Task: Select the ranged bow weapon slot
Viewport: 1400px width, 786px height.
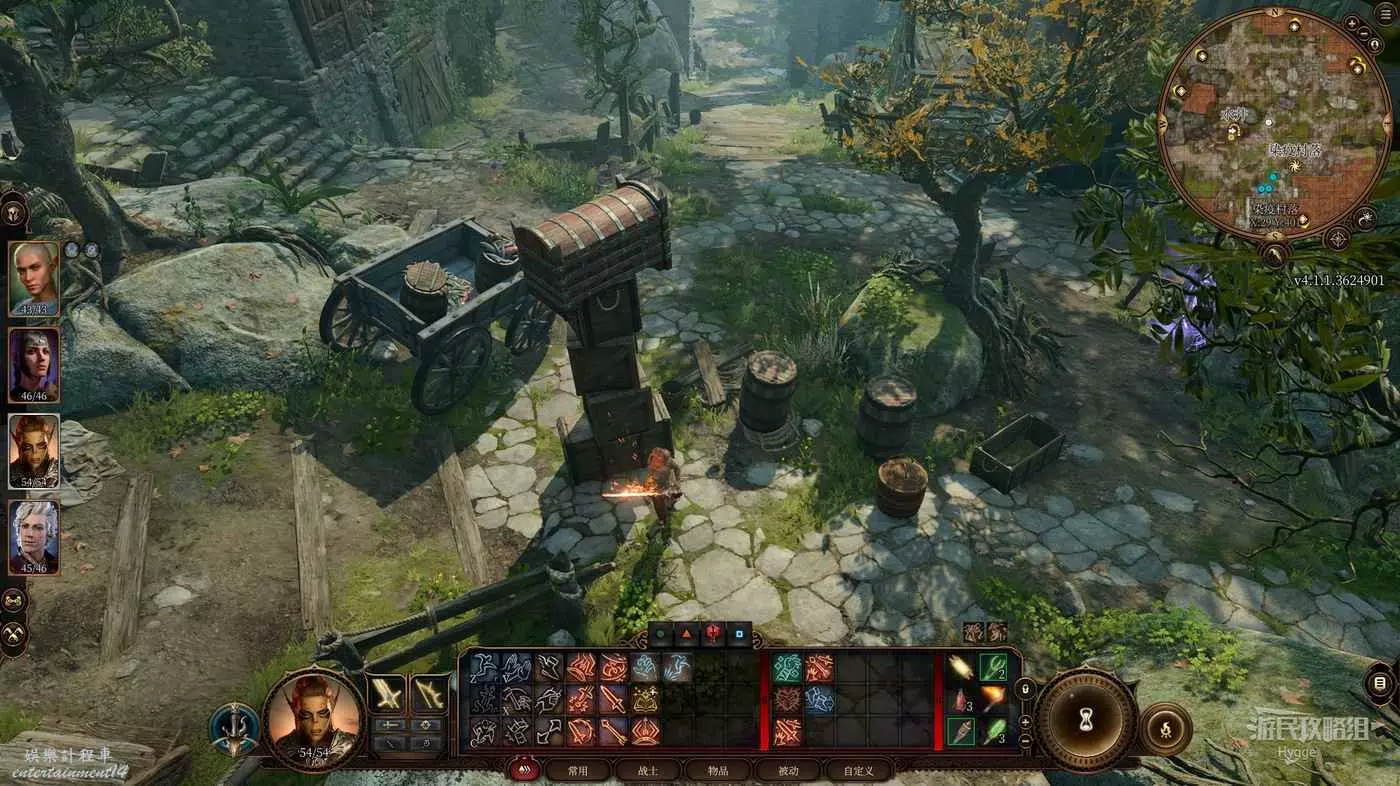Action: point(429,693)
